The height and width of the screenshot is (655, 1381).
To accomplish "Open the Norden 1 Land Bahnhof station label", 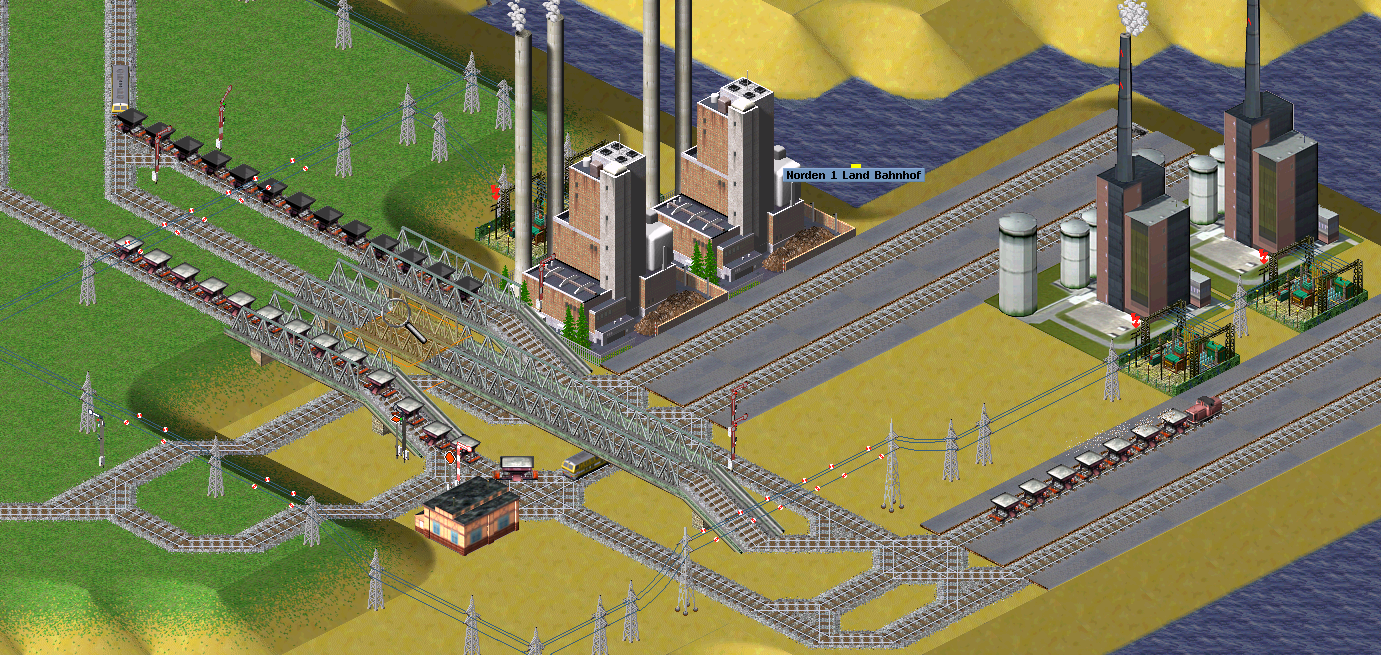I will 854,175.
